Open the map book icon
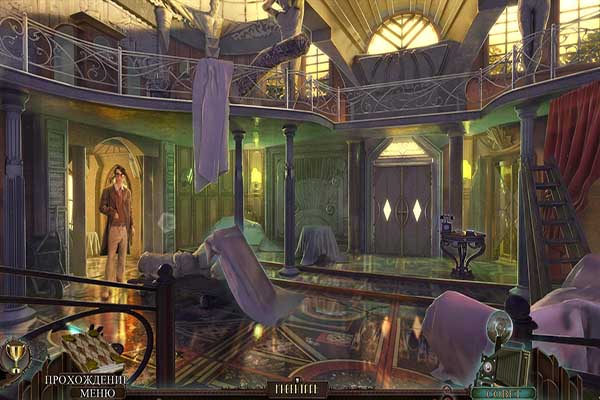This screenshot has height=400, width=600. (87, 350)
